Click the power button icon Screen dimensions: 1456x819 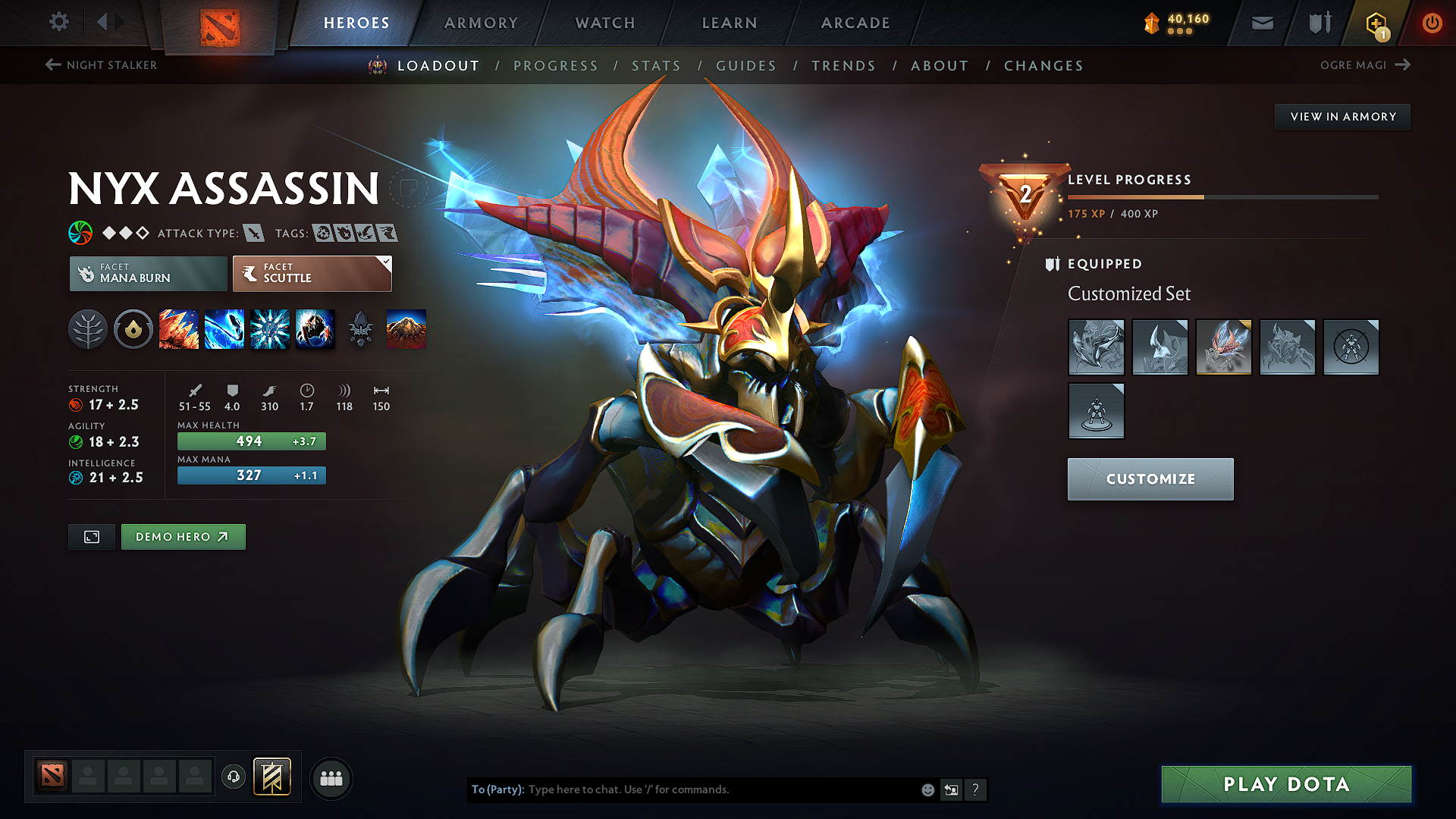[1432, 23]
